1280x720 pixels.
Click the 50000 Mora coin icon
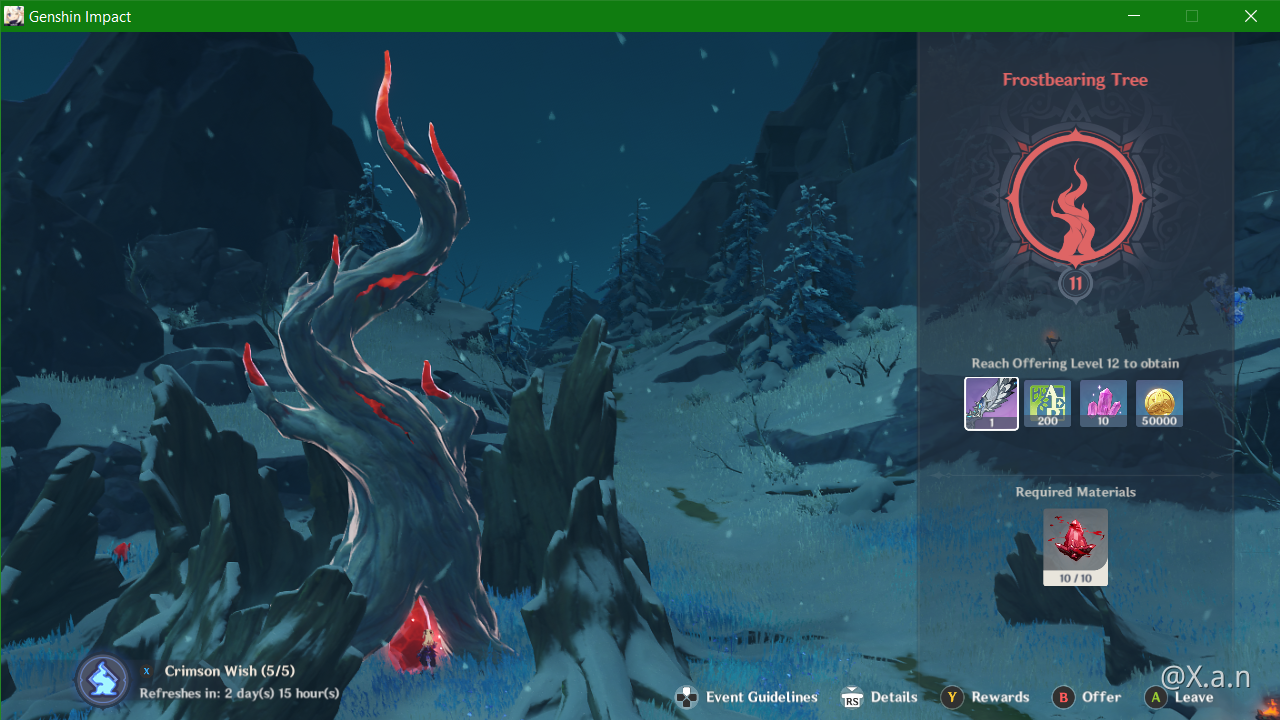pyautogui.click(x=1159, y=403)
